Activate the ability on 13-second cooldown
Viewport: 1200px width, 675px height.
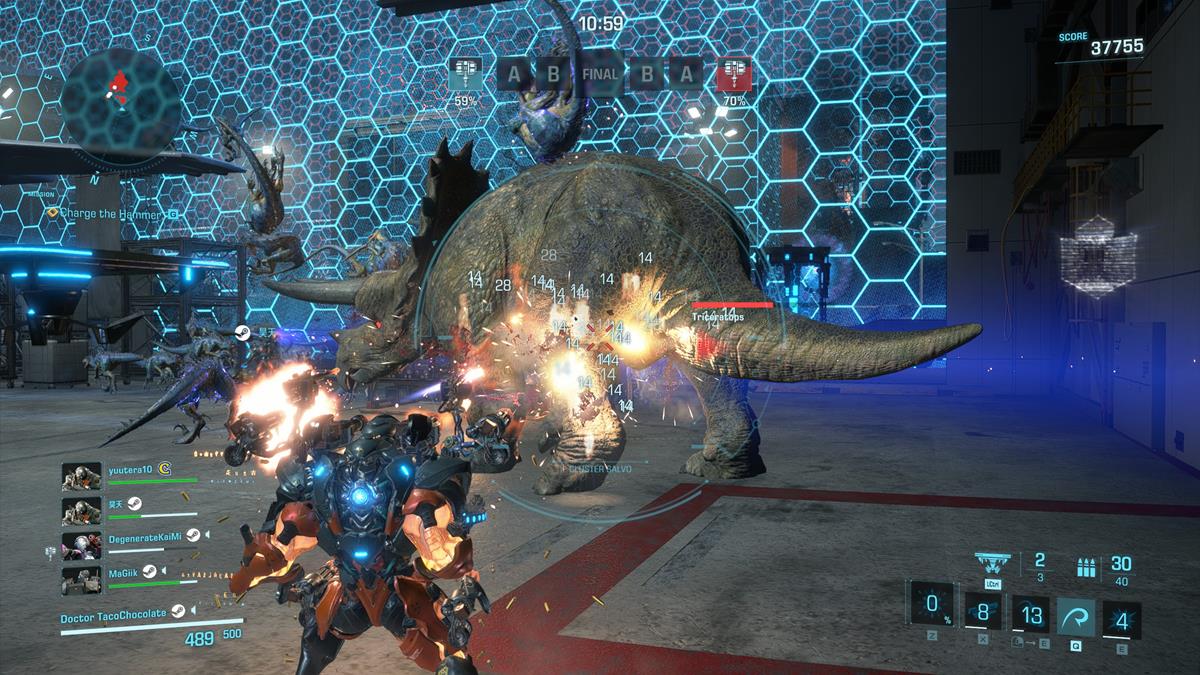click(x=1029, y=615)
